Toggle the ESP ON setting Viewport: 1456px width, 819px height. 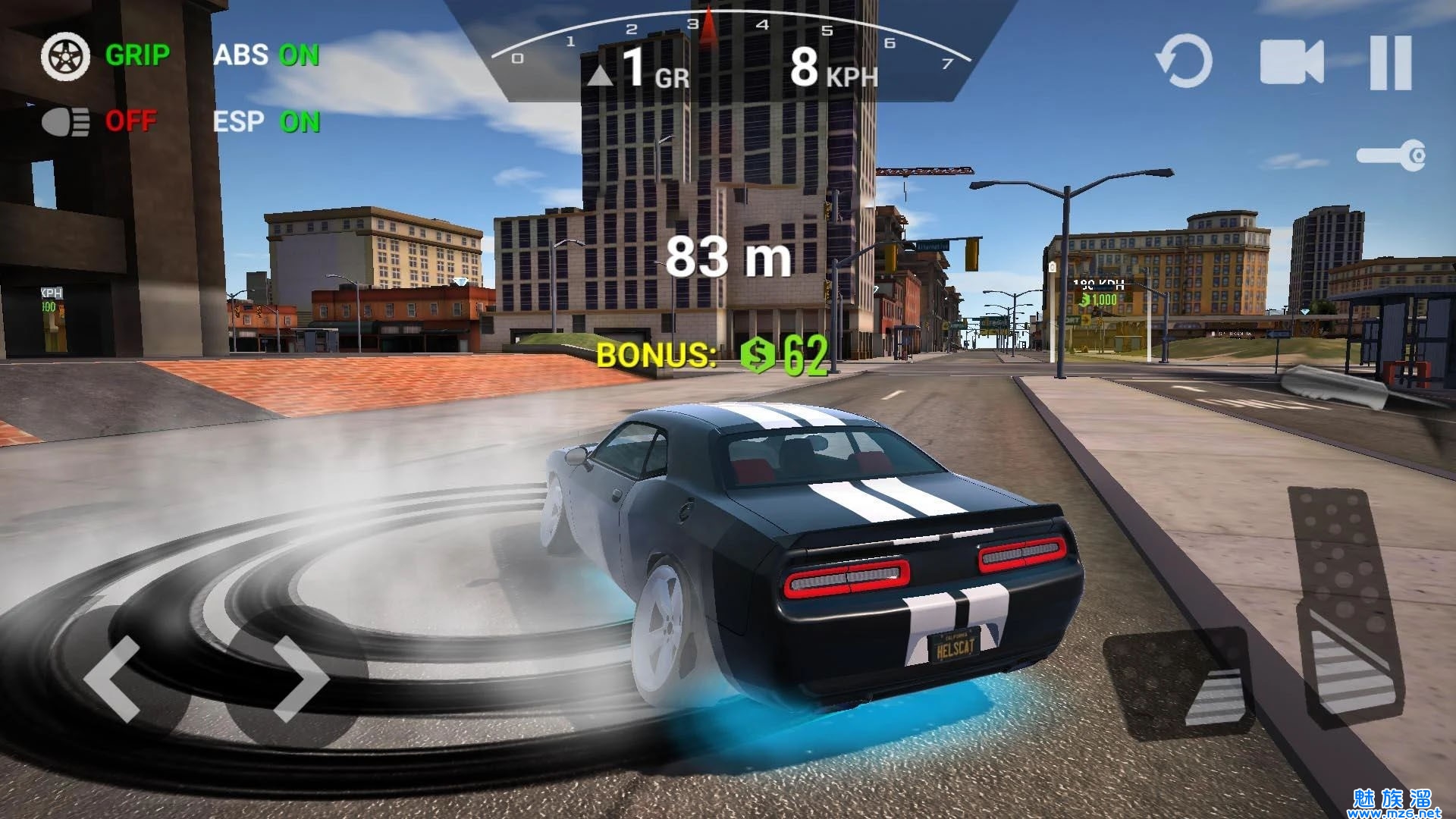point(266,121)
